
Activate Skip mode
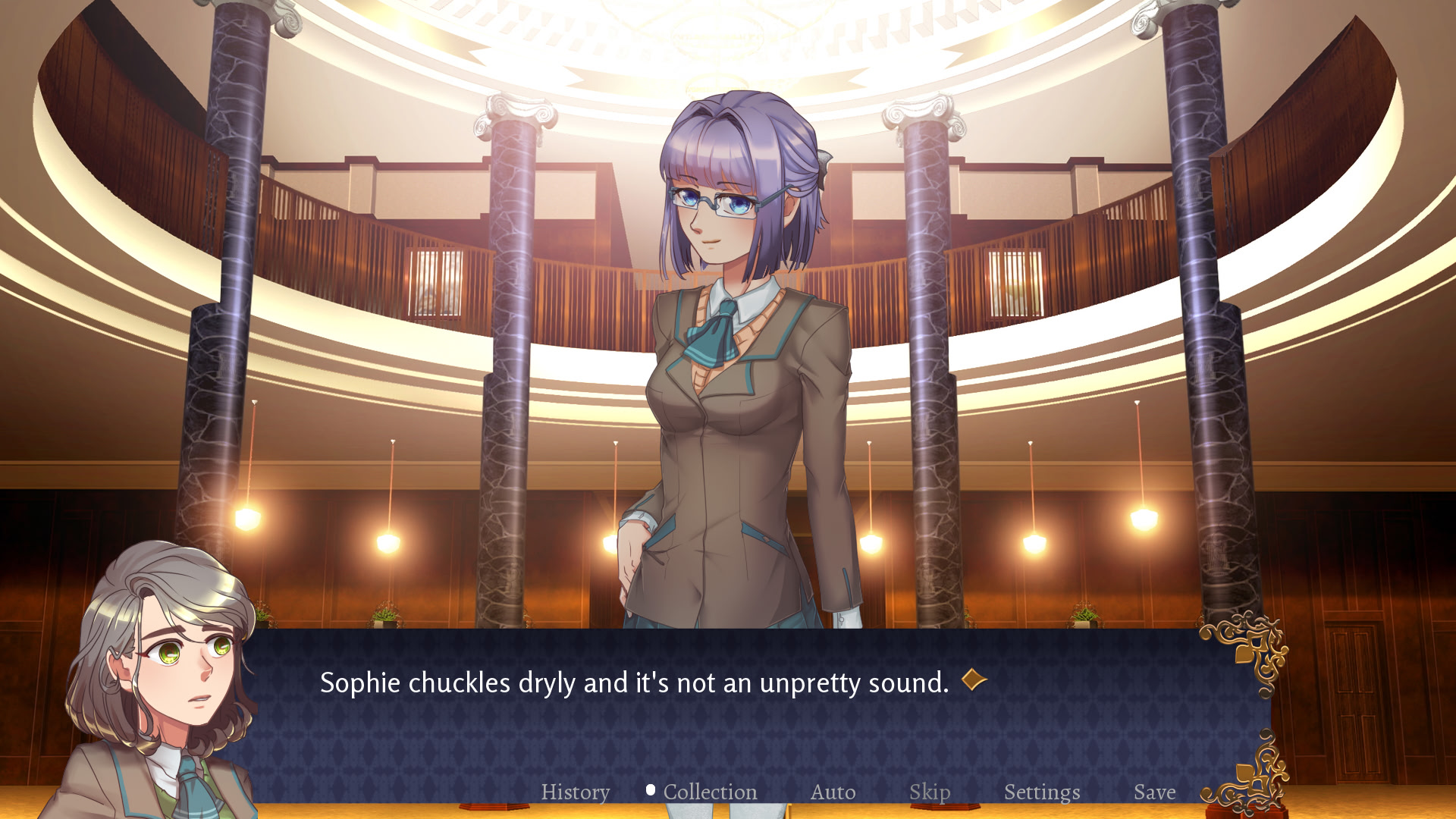(929, 792)
